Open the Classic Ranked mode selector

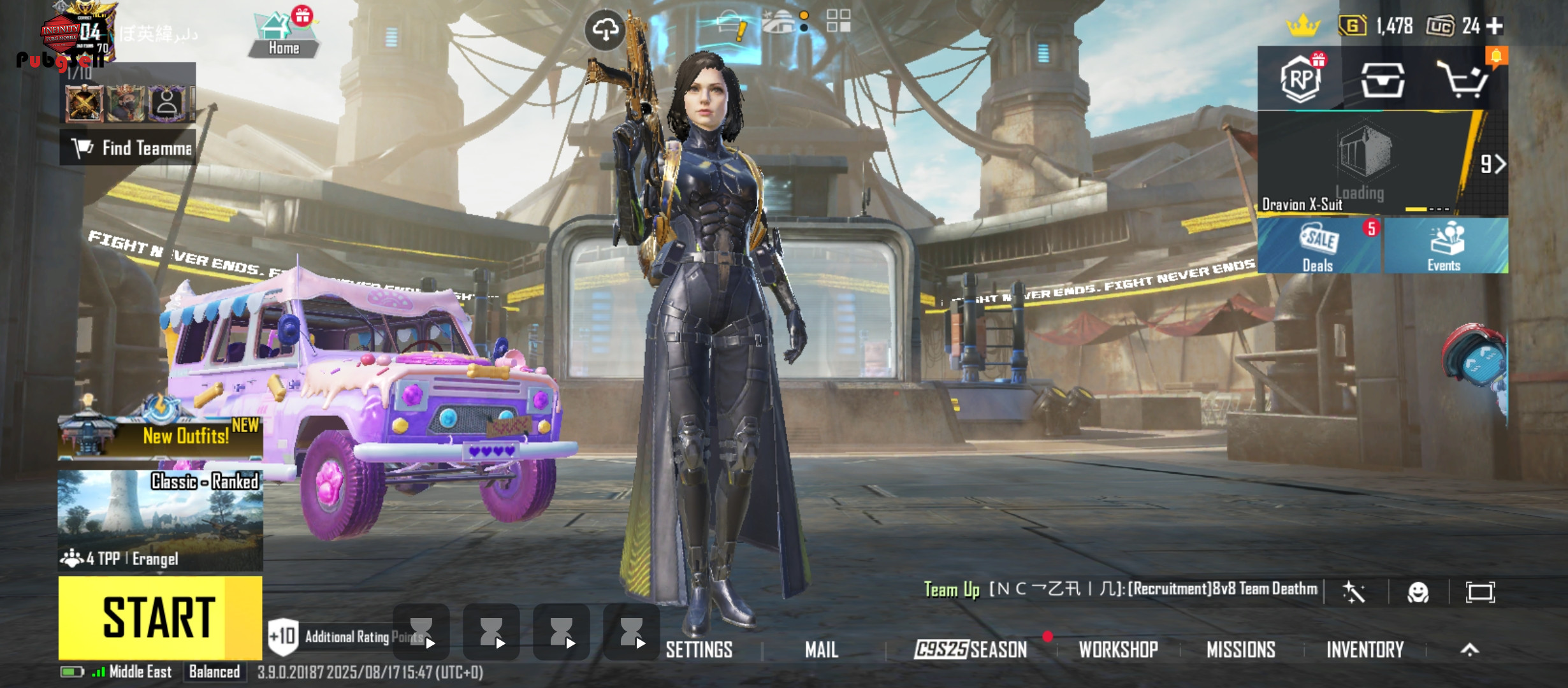(x=160, y=520)
